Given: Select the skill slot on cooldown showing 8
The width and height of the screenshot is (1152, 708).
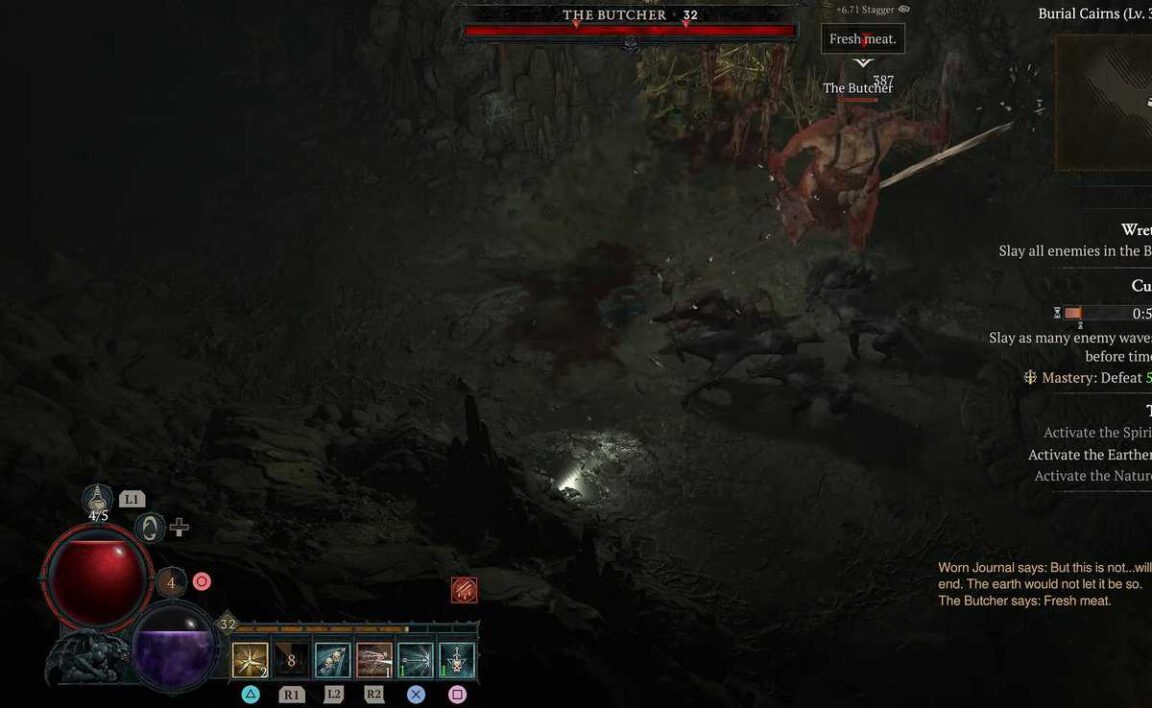Looking at the screenshot, I should pyautogui.click(x=291, y=660).
